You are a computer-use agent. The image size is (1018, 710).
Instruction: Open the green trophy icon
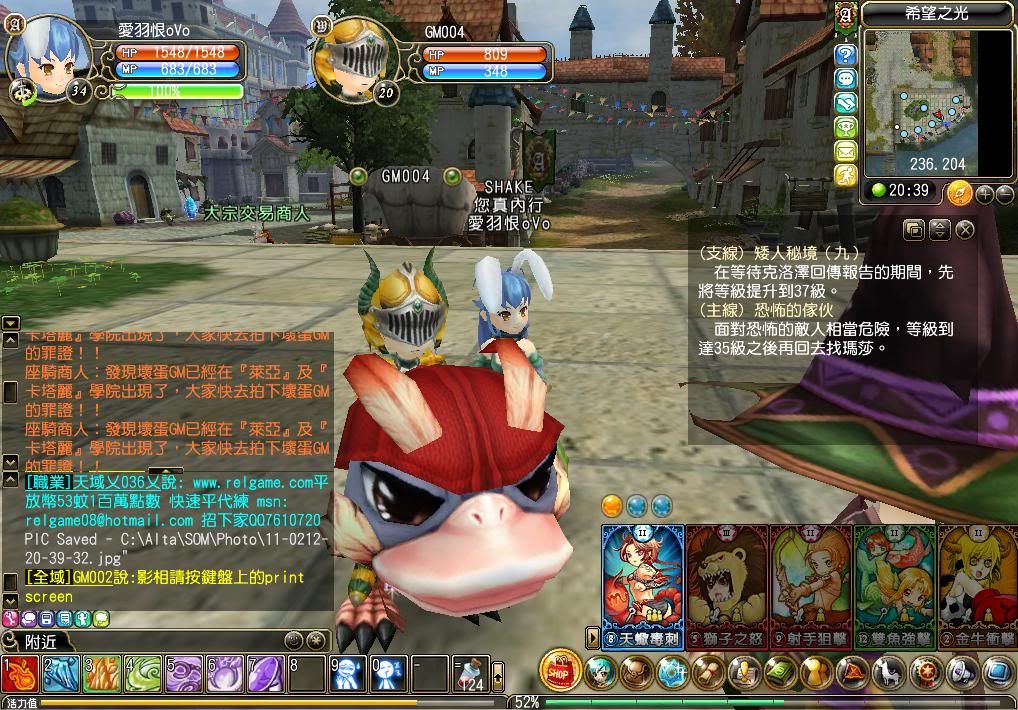846,127
